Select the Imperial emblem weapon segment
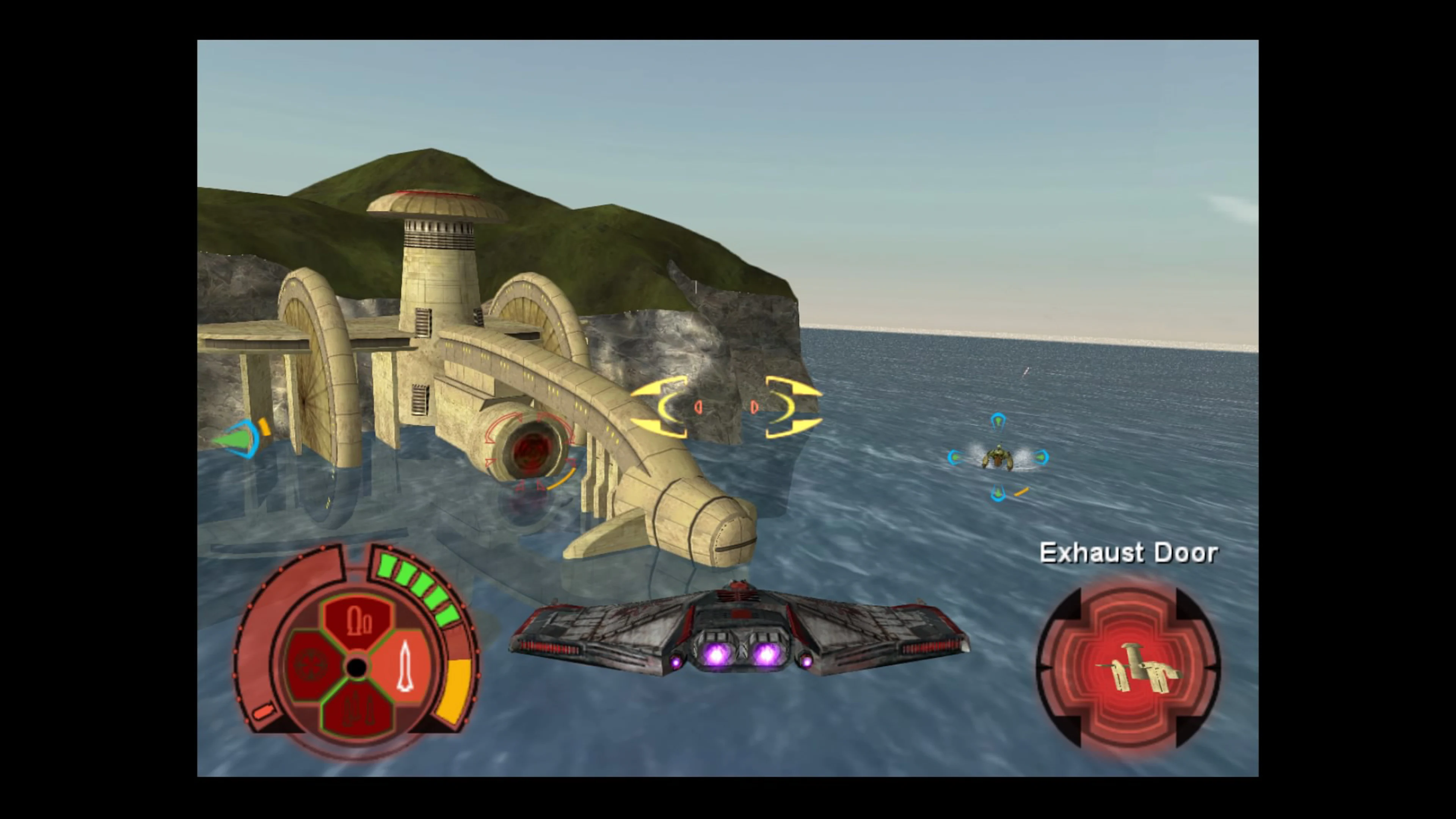1456x819 pixels. [x=310, y=667]
